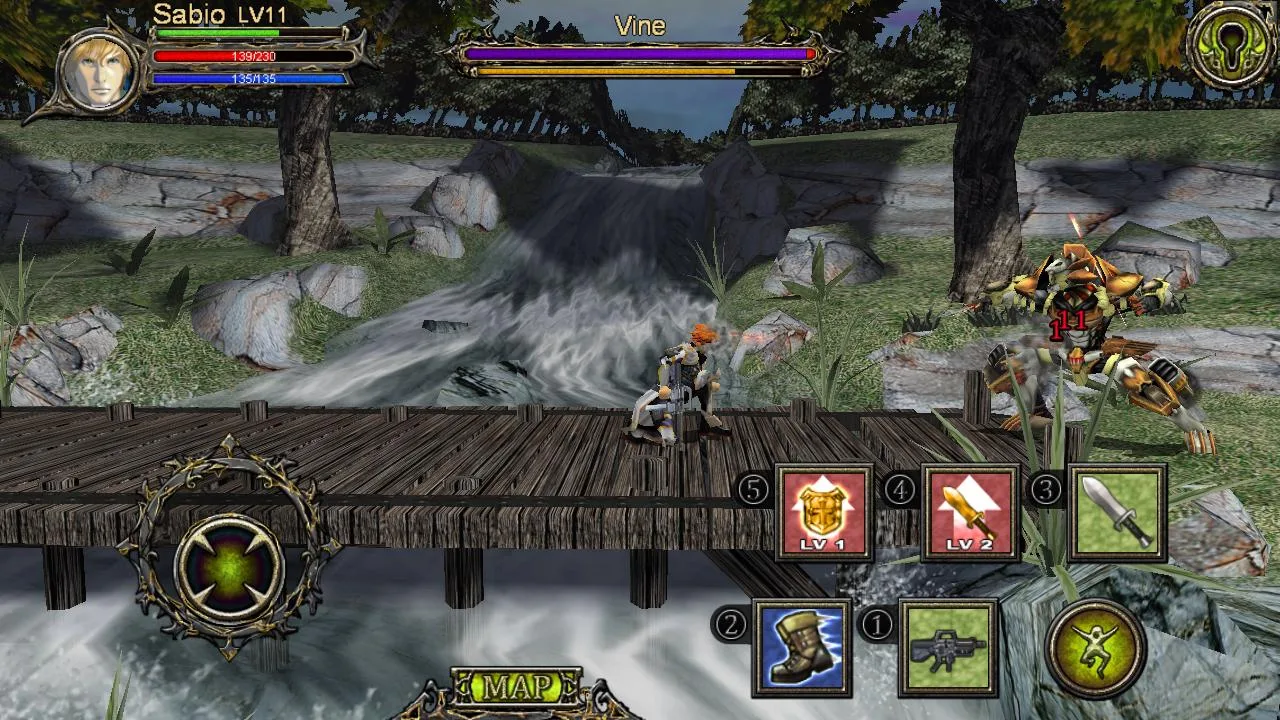This screenshot has height=720, width=1280.
Task: Activate the shield defense skill numbered 5
Action: 822,513
